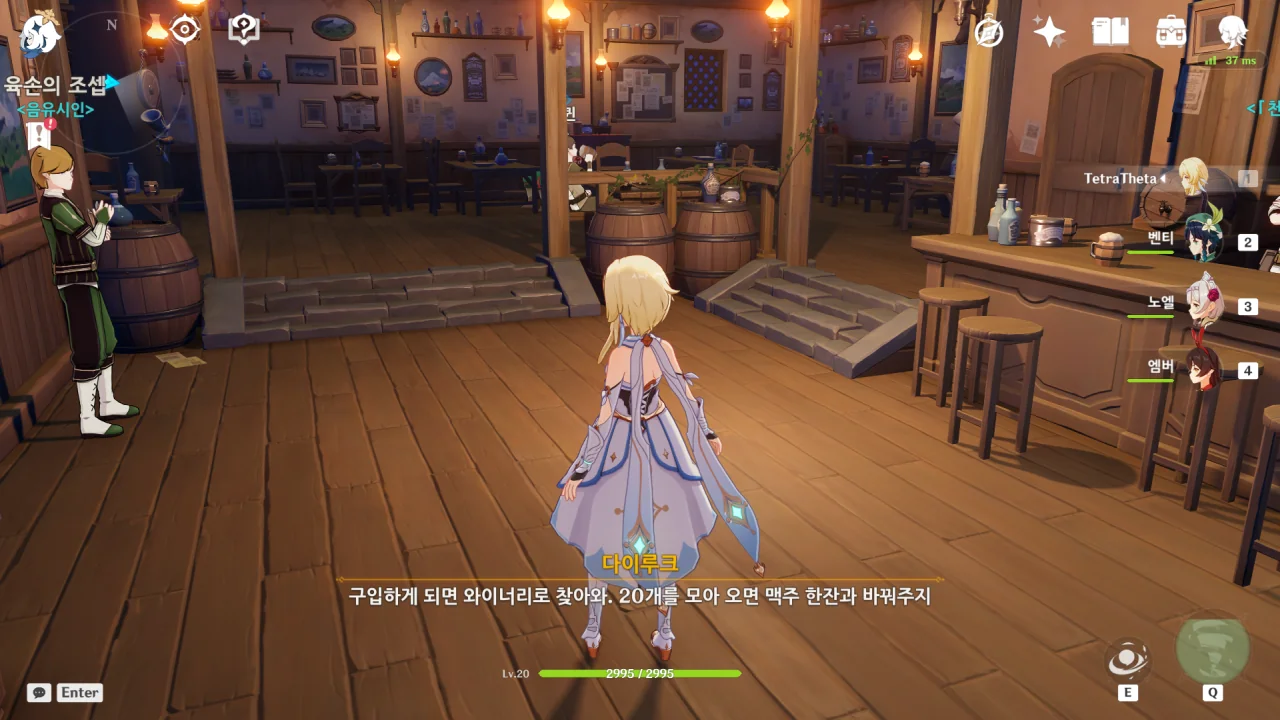This screenshot has width=1280, height=720.
Task: Open the quest navigation target icon
Action: coord(185,30)
